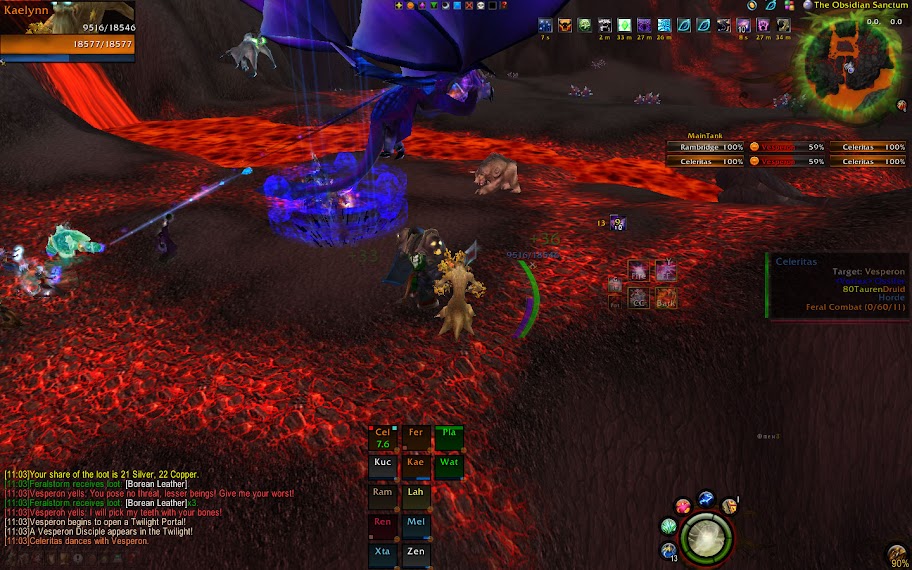Activate the Bark cooldown icon

pyautogui.click(x=666, y=298)
